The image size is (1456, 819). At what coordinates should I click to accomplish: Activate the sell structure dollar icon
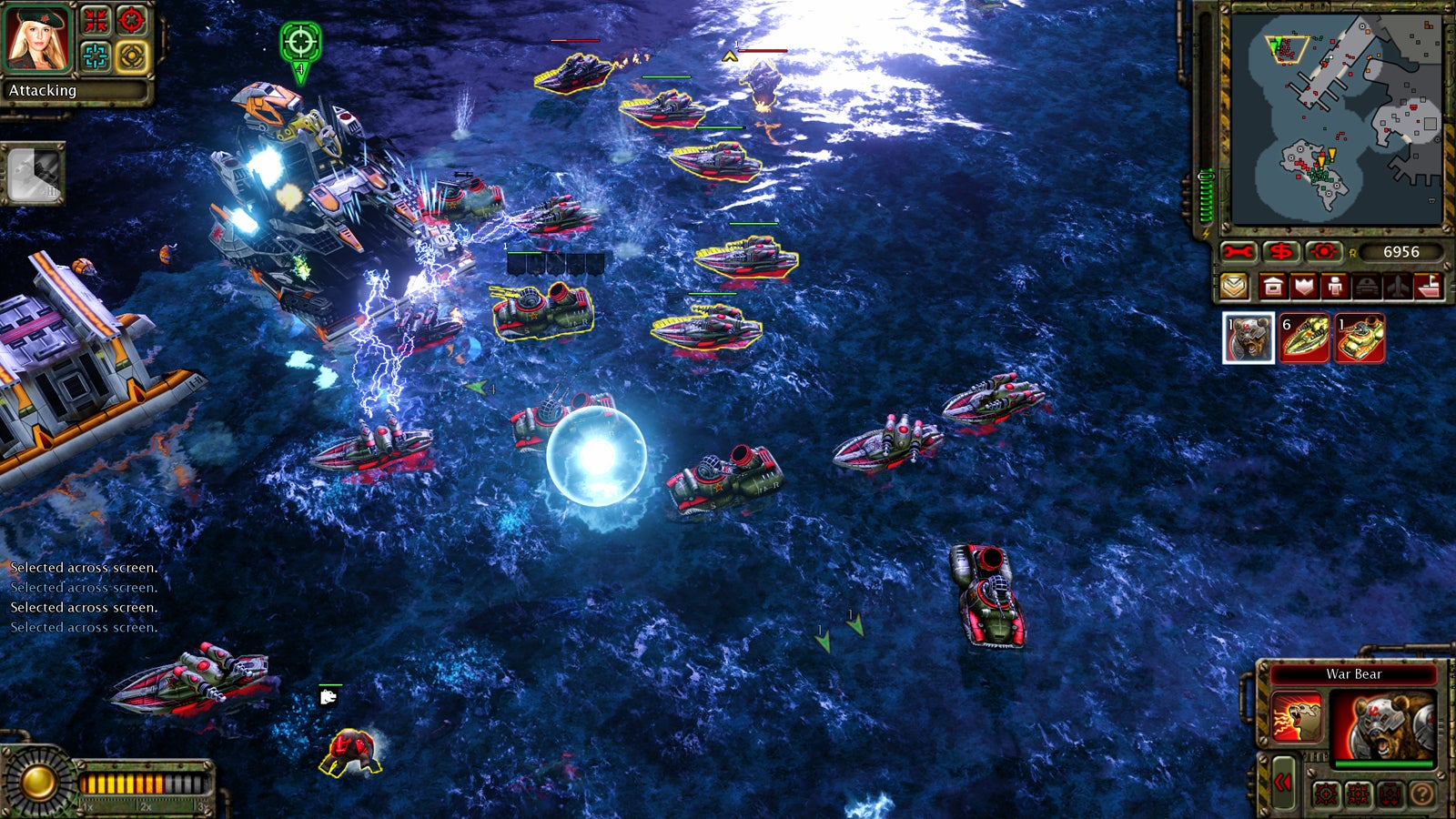tap(1283, 251)
